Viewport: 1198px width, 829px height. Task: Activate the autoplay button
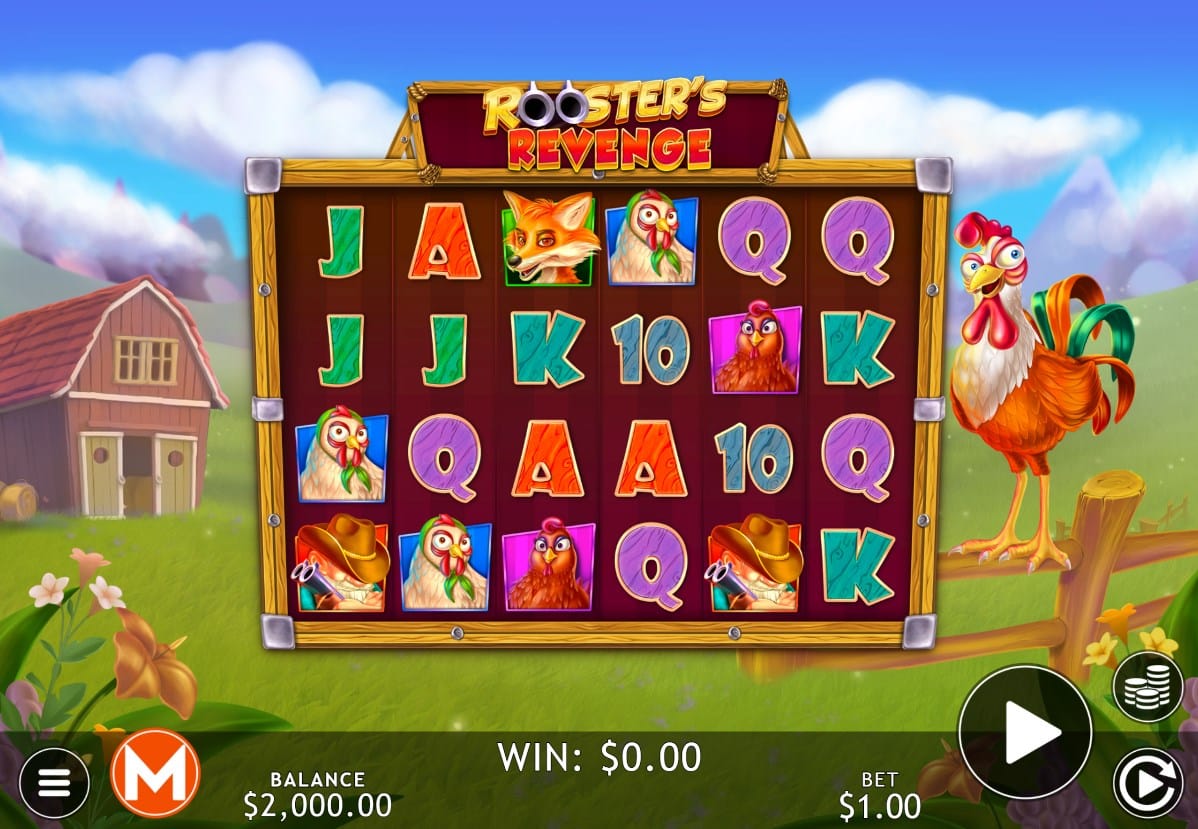[x=1148, y=783]
